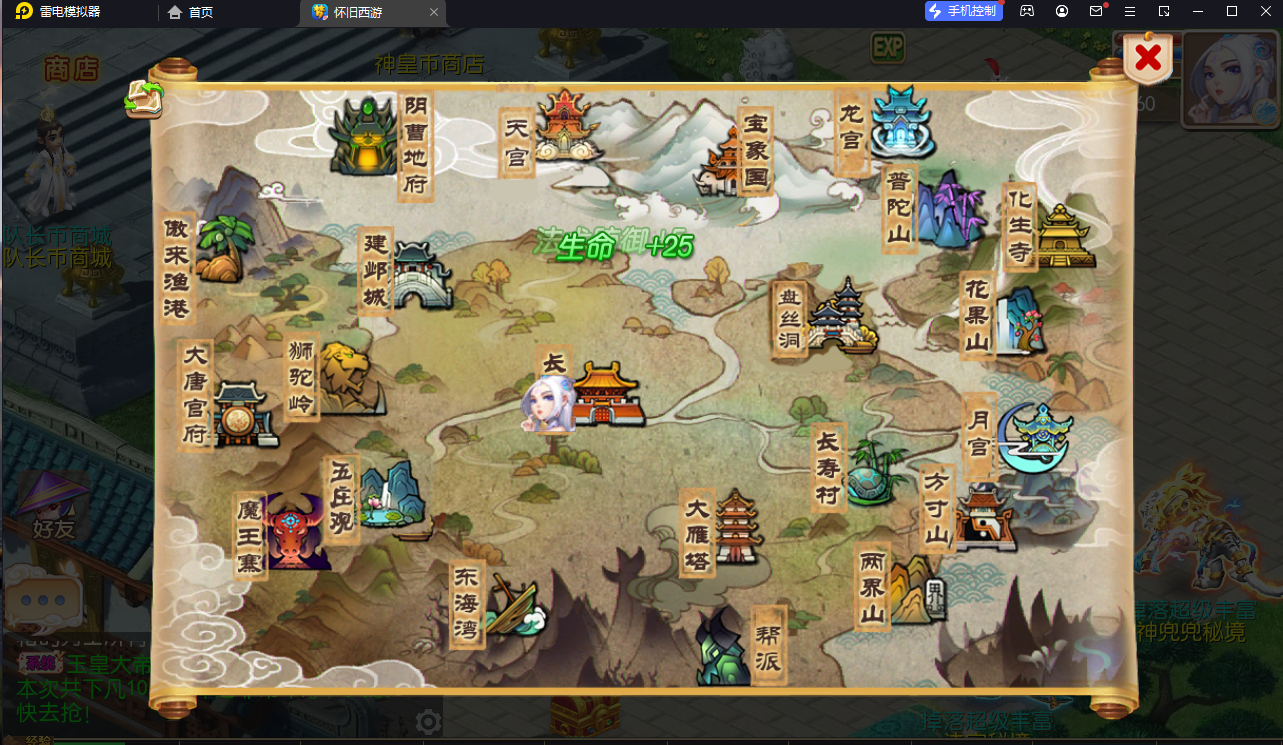Screen dimensions: 1283x745
Task: Open the gamepad keymapping tool
Action: (1025, 11)
